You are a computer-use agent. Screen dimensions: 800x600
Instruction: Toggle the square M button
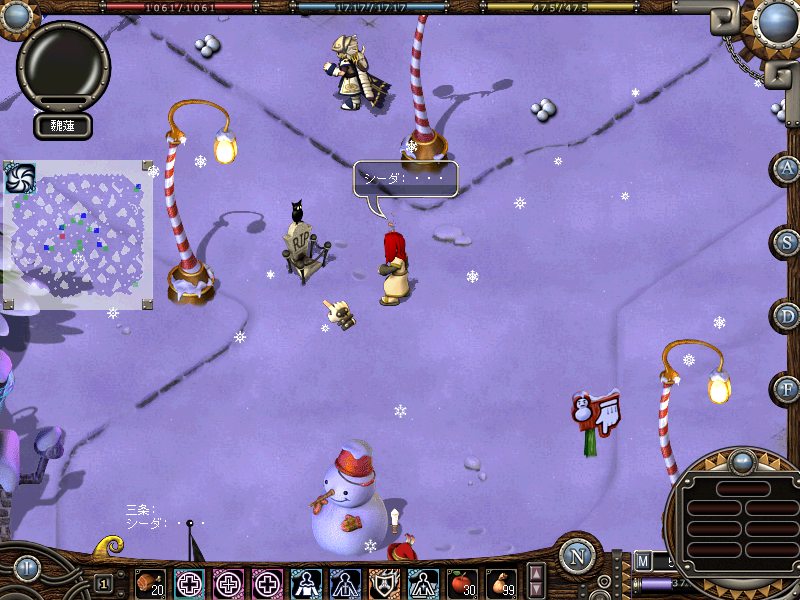(x=643, y=560)
